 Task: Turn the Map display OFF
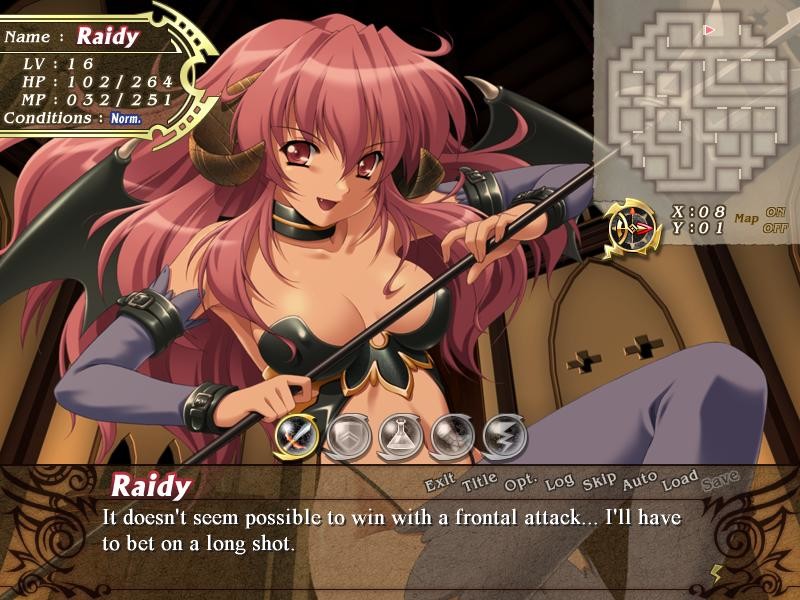(775, 227)
